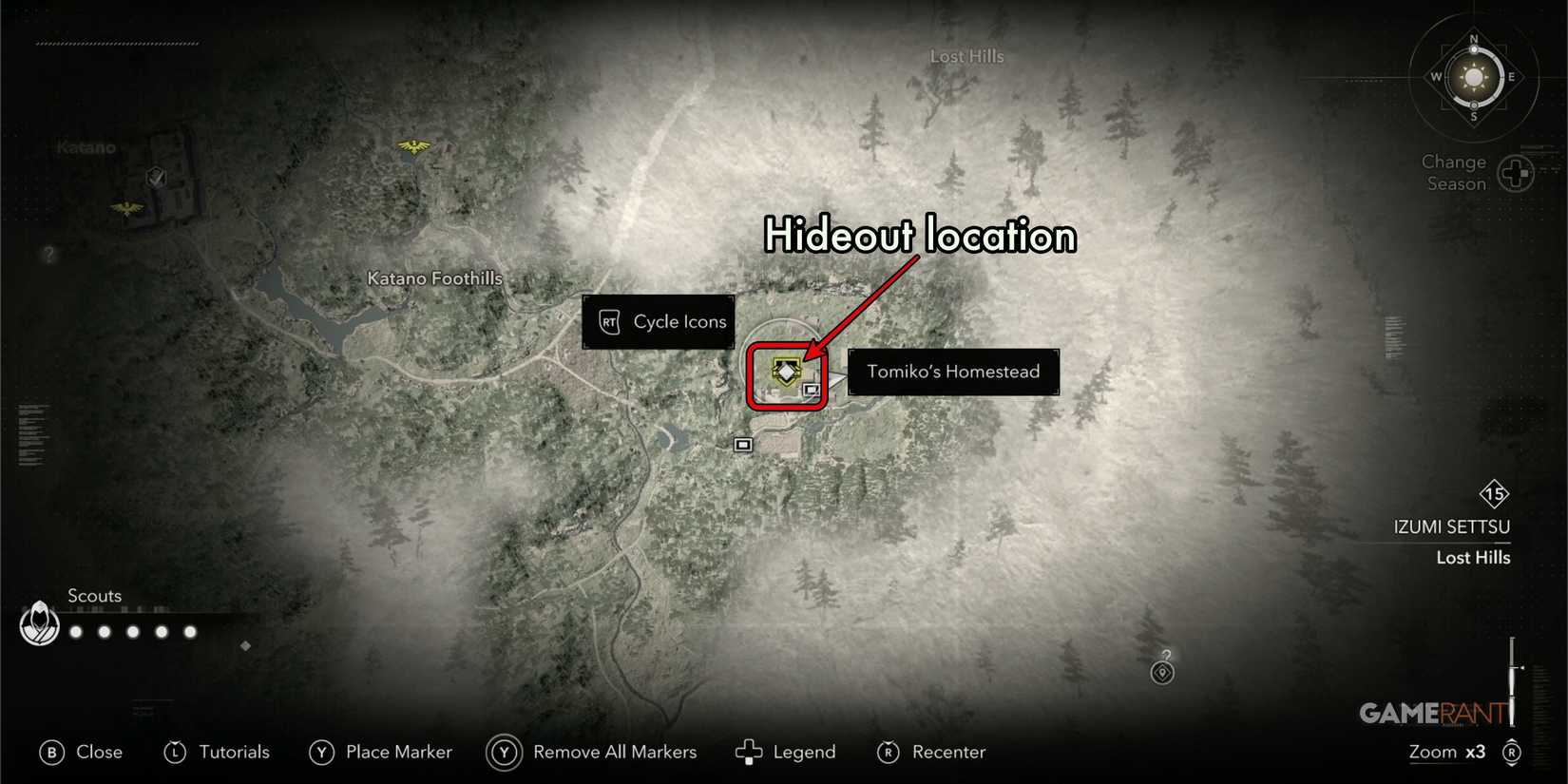Click the zoom scale bar on the right edge
Viewport: 1568px width, 784px height.
pos(1513,679)
